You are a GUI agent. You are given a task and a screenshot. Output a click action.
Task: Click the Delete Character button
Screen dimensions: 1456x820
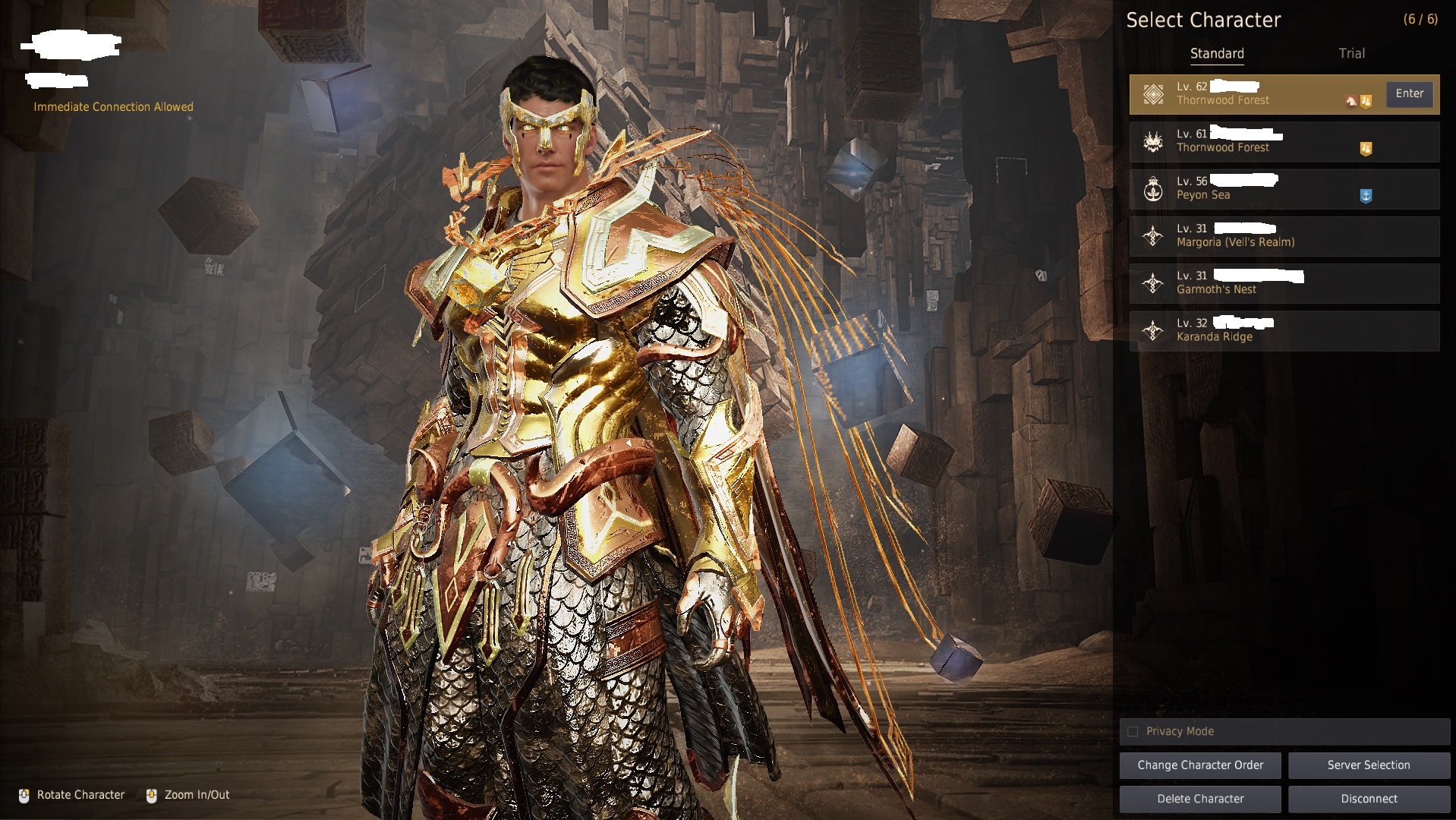coord(1200,799)
